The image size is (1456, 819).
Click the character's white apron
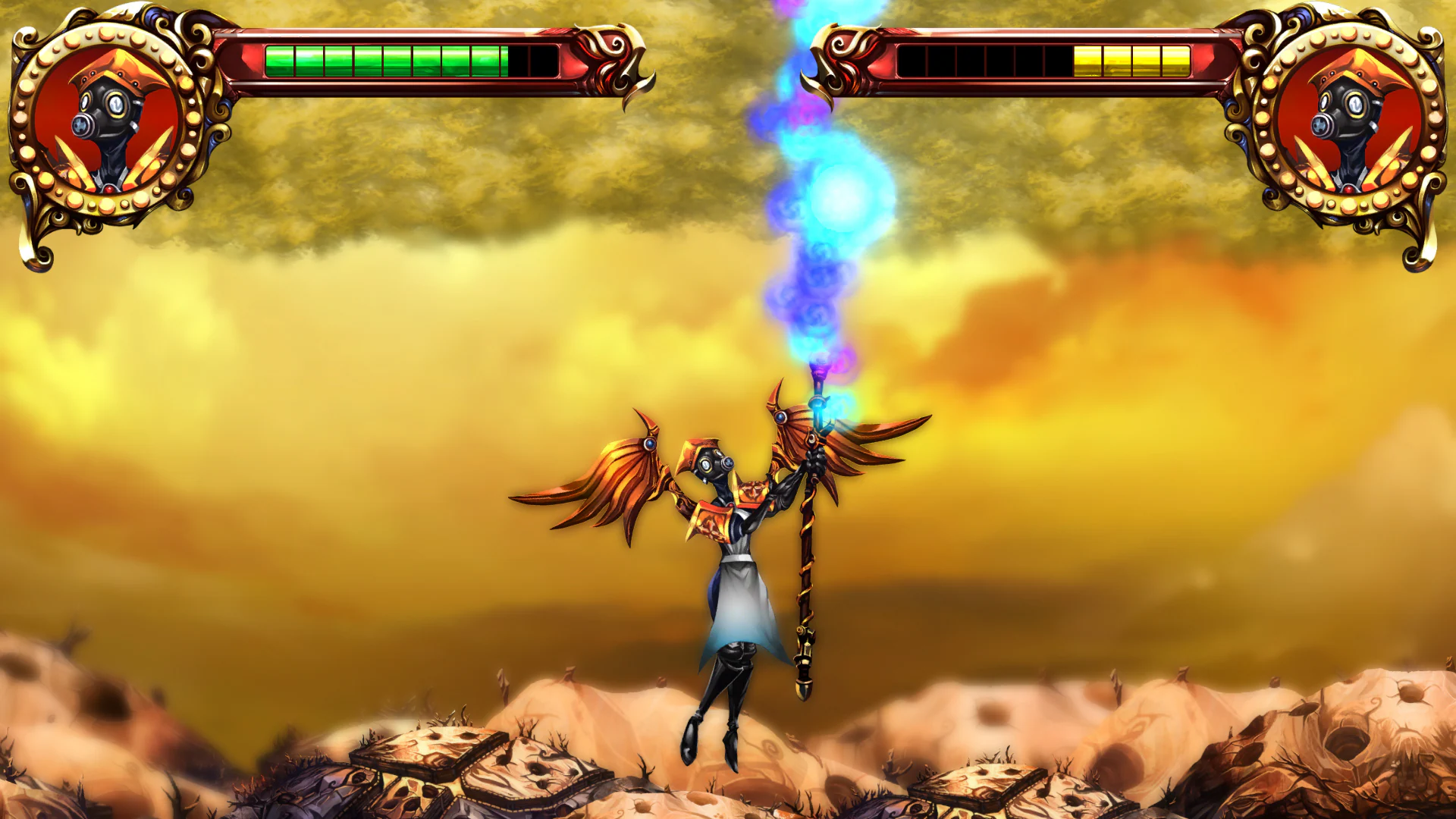tap(739, 599)
